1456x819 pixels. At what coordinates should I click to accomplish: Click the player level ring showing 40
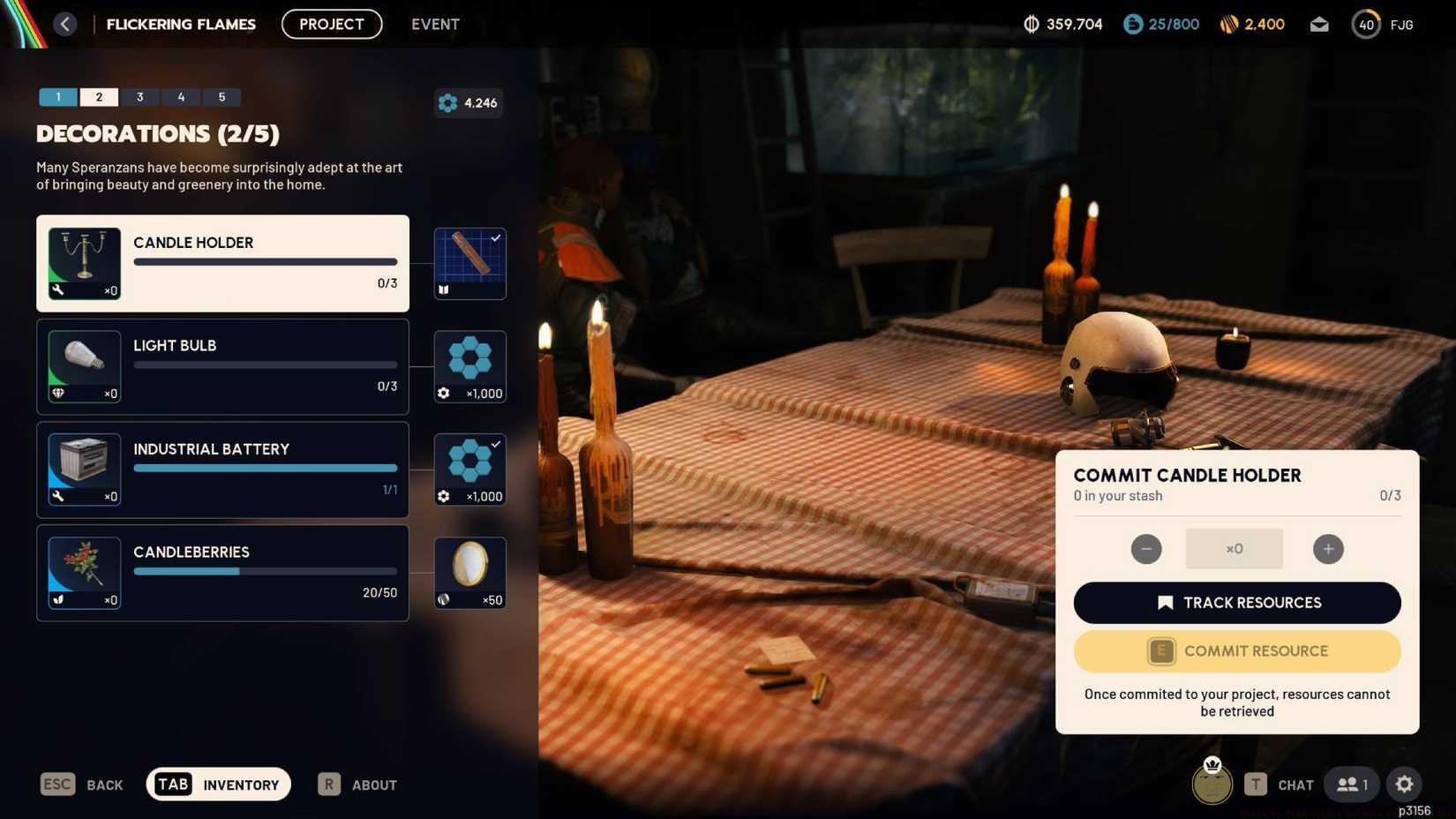[x=1365, y=24]
